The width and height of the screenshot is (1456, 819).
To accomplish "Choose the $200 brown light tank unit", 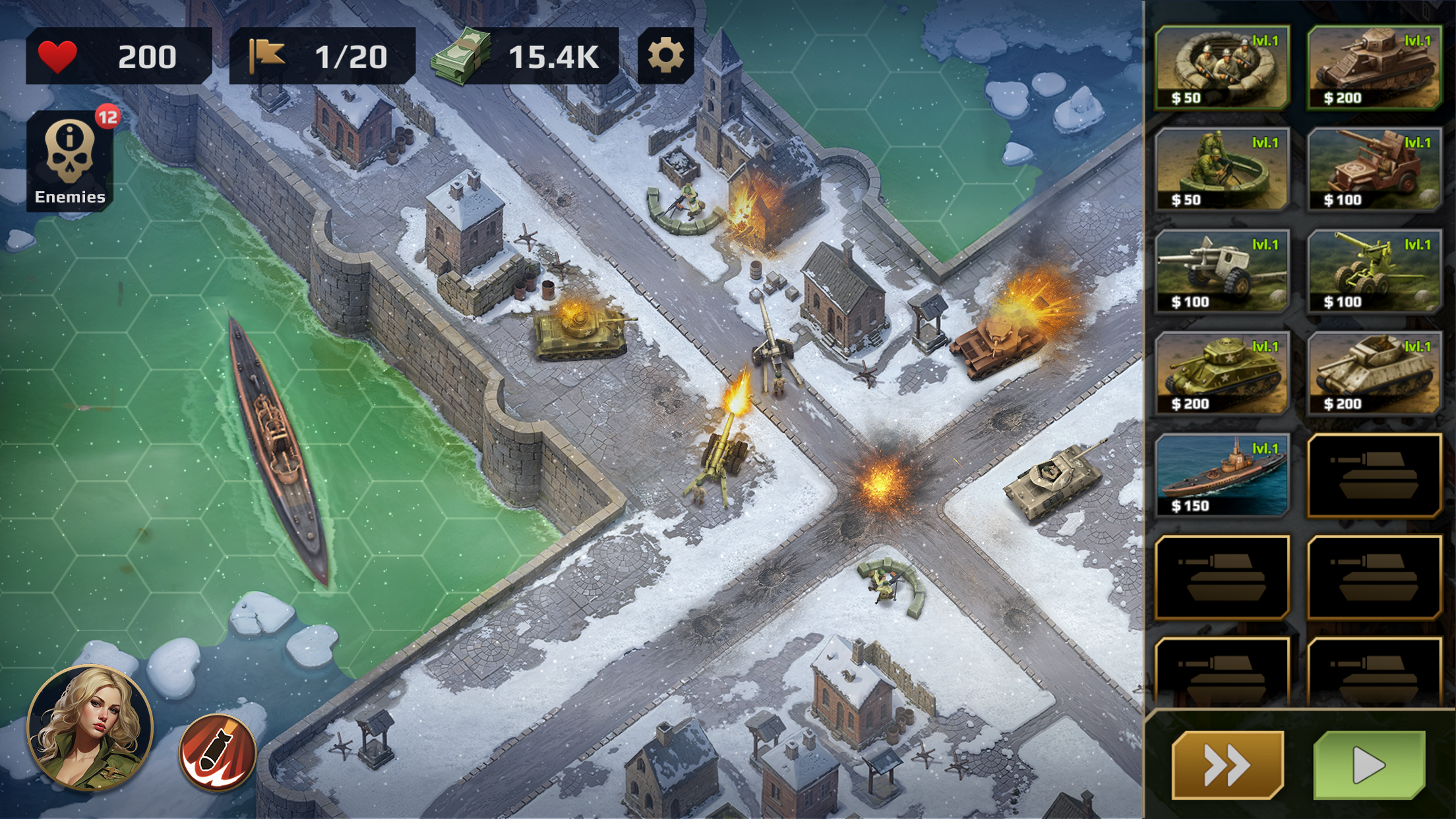I will tap(1374, 67).
